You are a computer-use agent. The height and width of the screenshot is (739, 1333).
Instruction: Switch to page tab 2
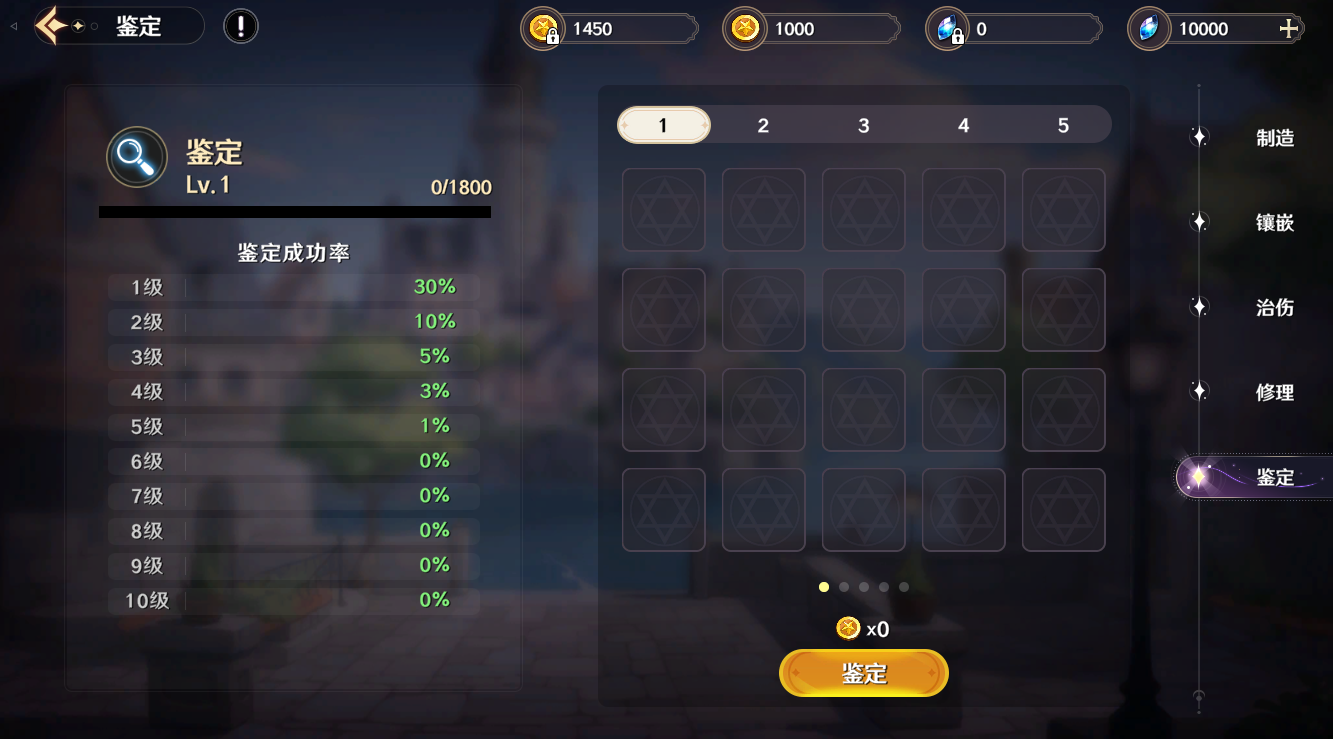[x=763, y=125]
